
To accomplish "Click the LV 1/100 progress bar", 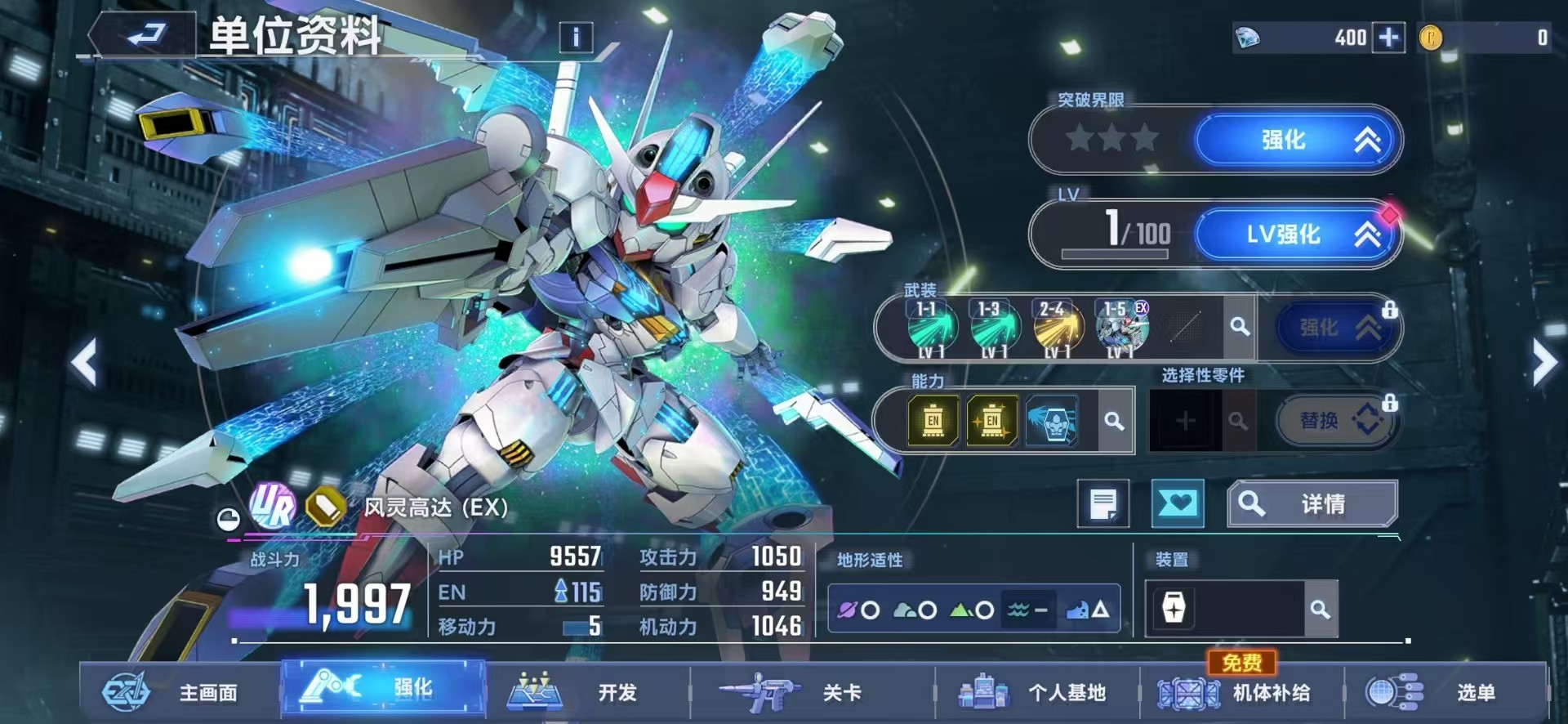I will coord(1116,253).
